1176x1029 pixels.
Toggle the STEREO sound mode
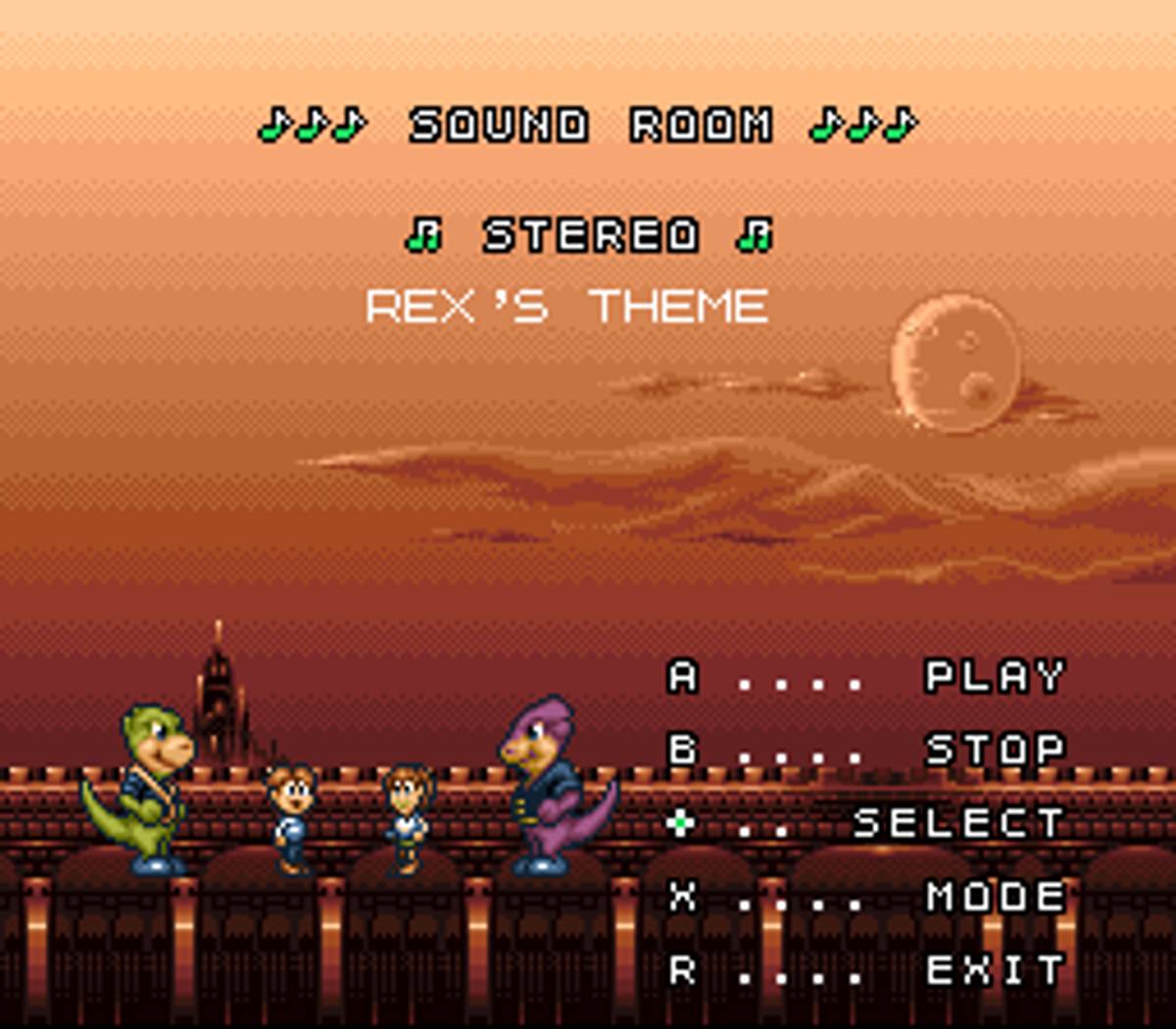pos(590,236)
